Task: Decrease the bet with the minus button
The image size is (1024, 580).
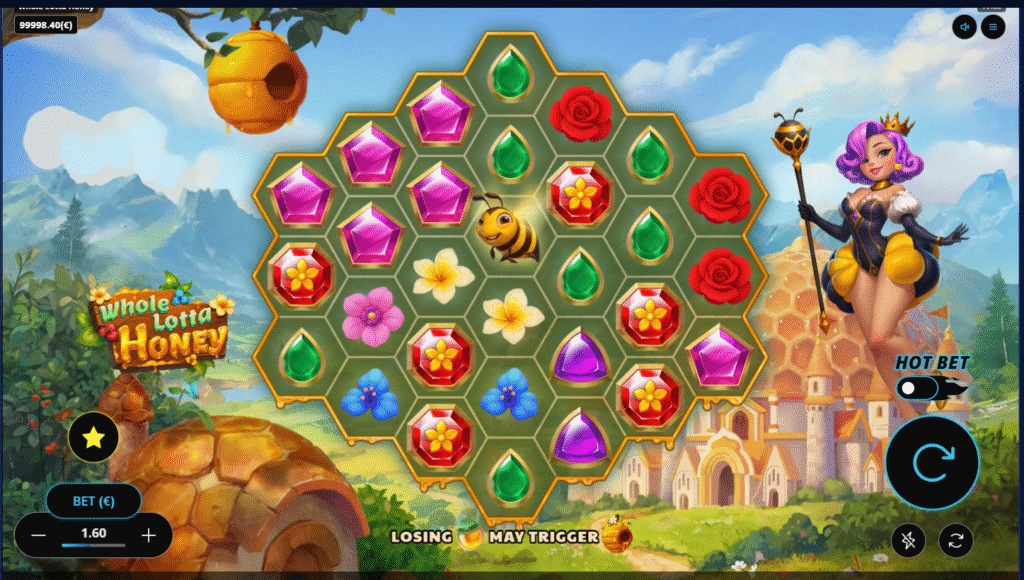Action: pos(38,535)
